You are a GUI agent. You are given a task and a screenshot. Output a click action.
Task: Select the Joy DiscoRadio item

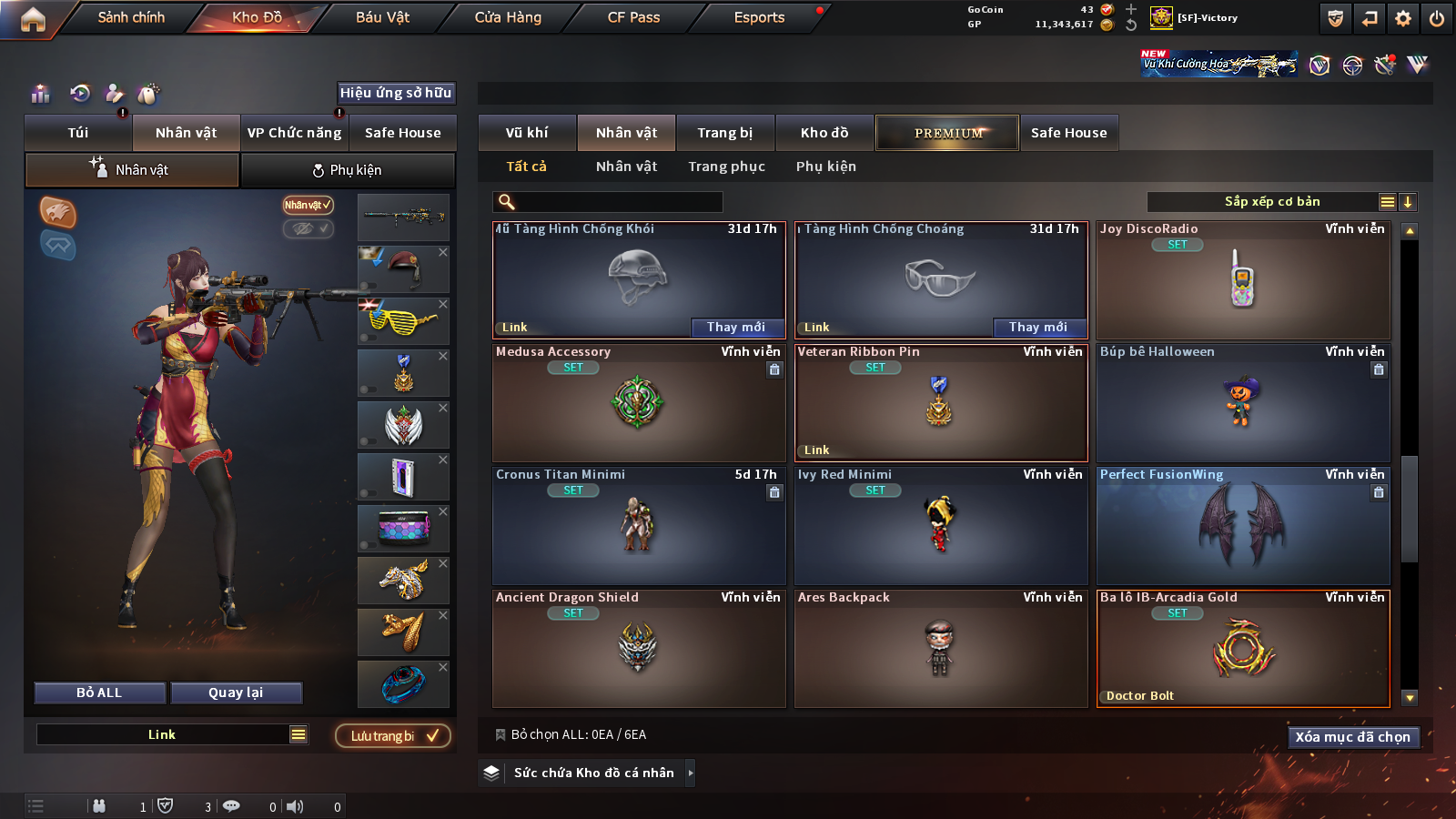(1243, 282)
